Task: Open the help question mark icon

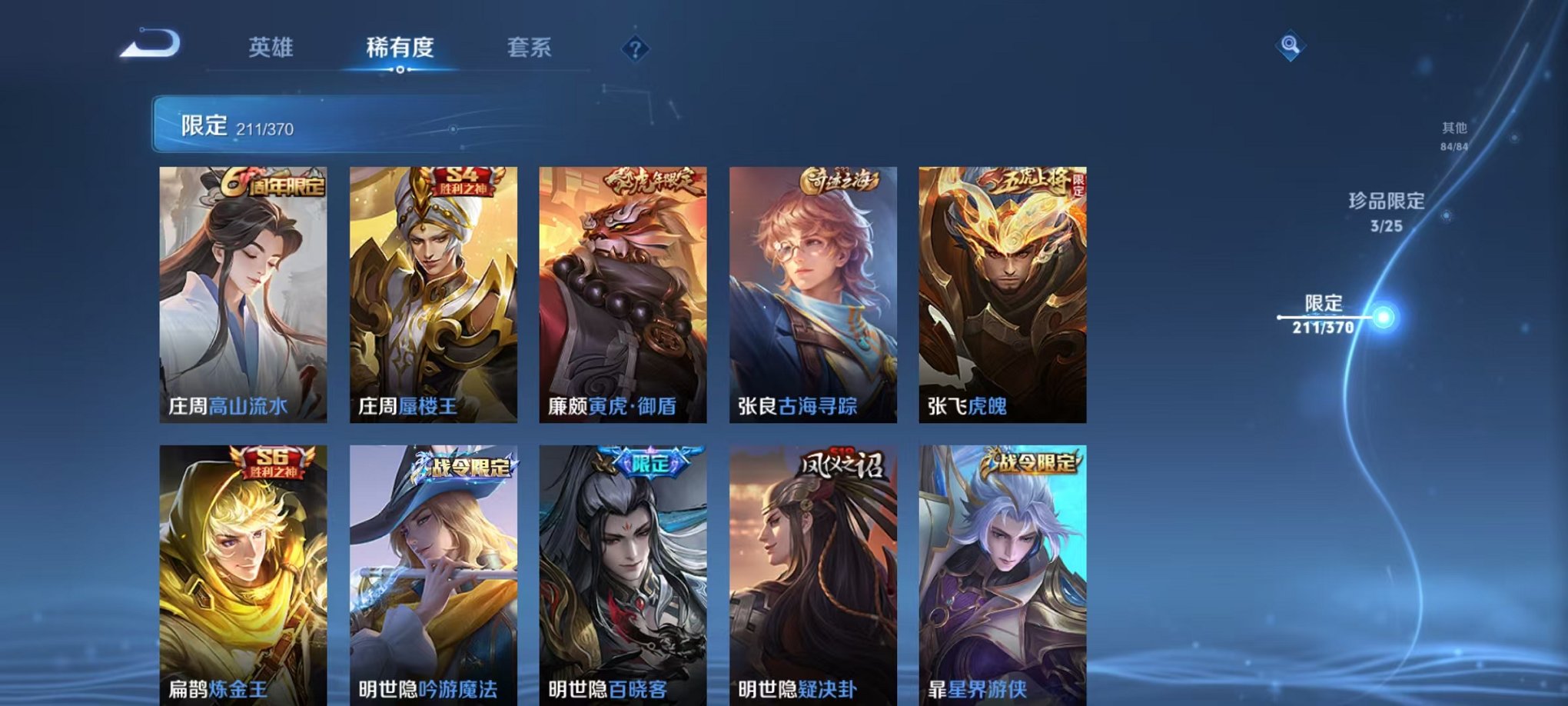Action: (635, 48)
